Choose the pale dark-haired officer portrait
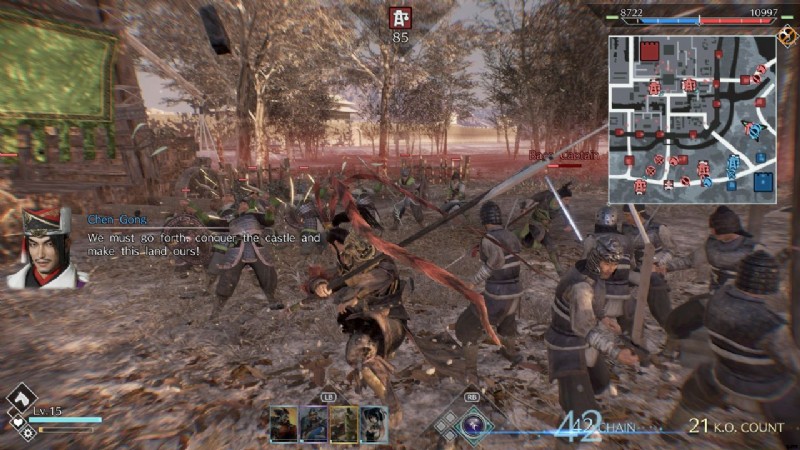Viewport: 800px width, 450px height. click(374, 424)
